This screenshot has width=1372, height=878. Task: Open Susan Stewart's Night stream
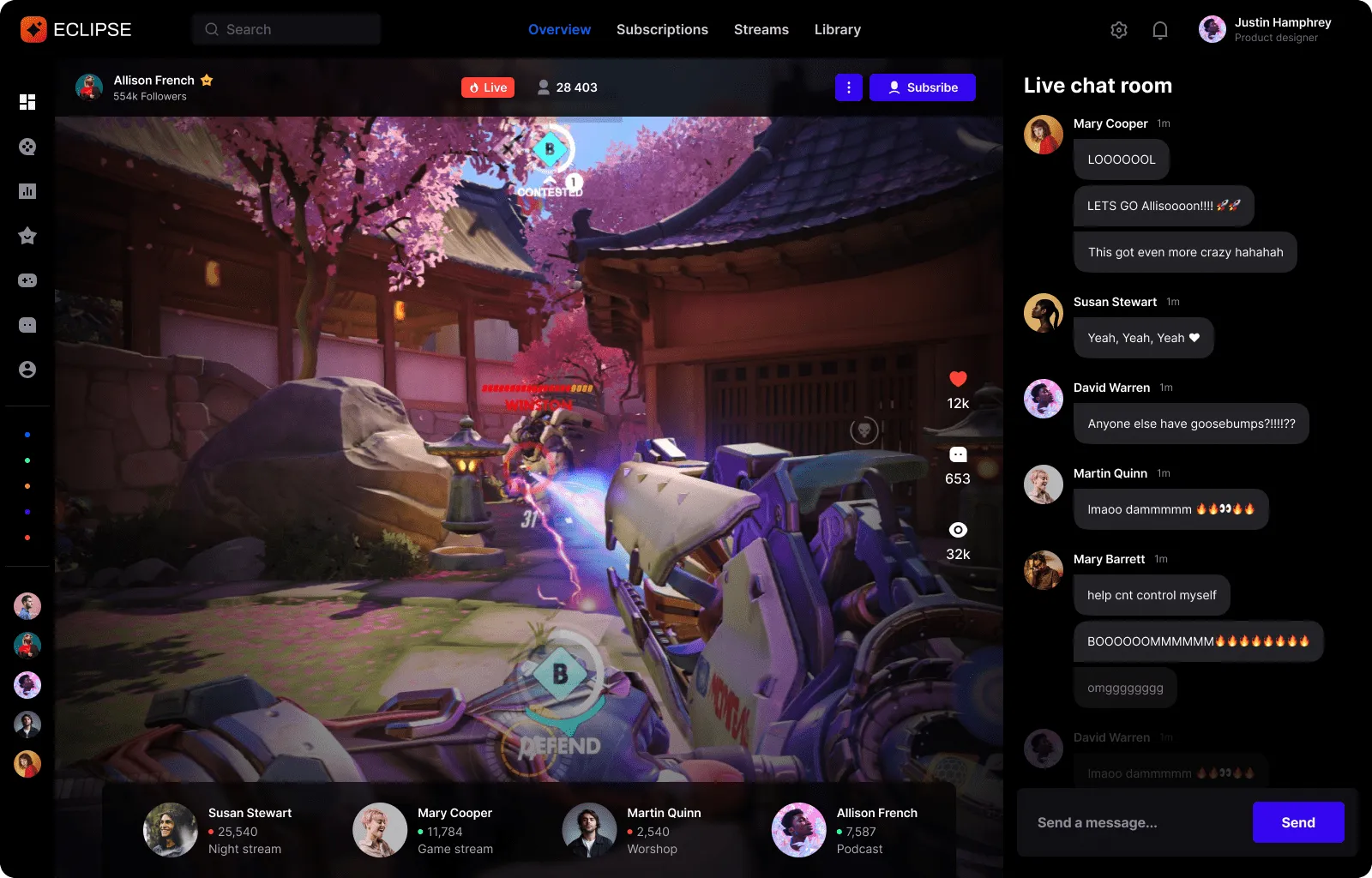(x=219, y=830)
